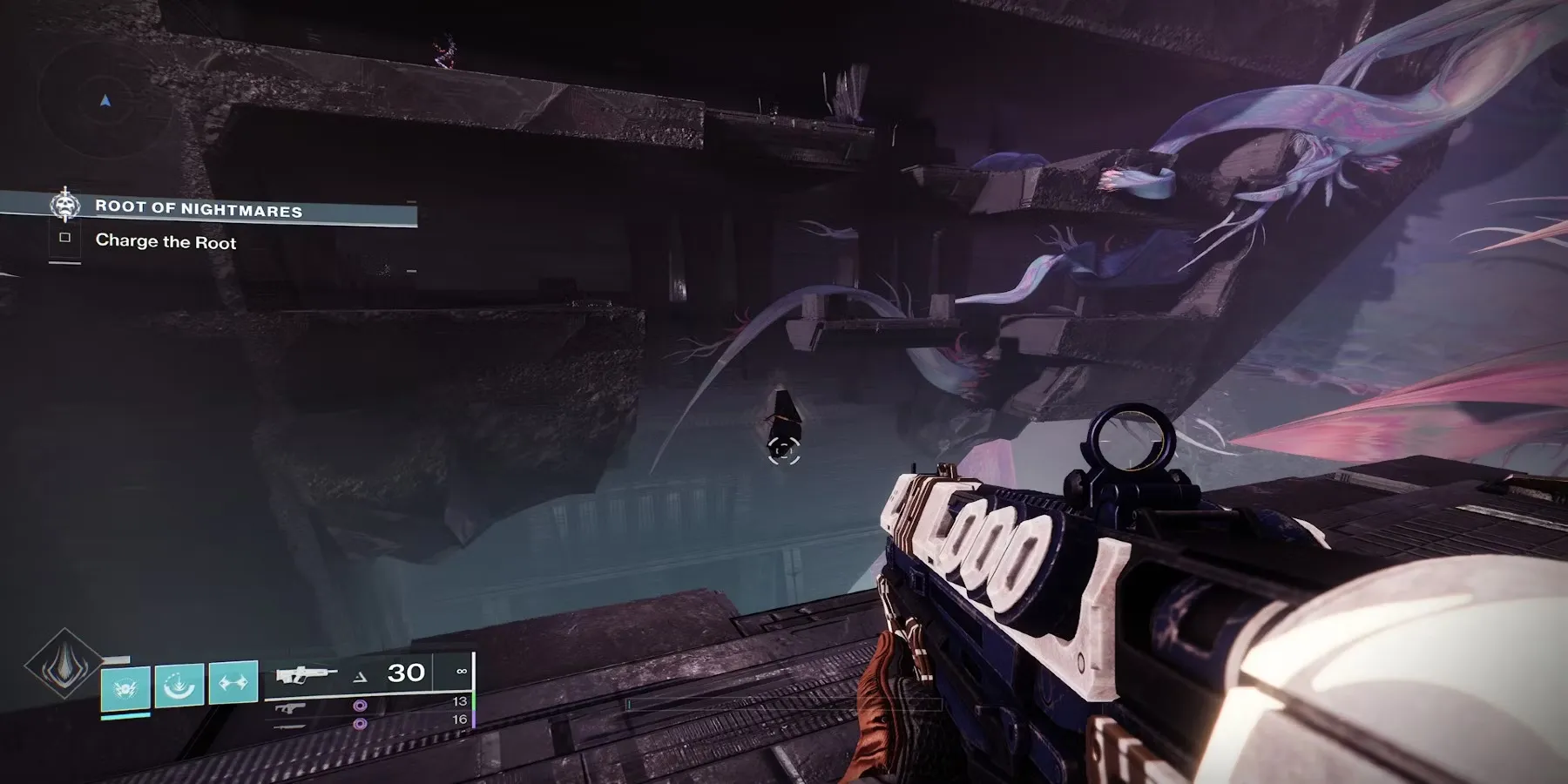This screenshot has height=784, width=1568.
Task: Select the equipped pulse rifle weapon
Action: [x=306, y=675]
